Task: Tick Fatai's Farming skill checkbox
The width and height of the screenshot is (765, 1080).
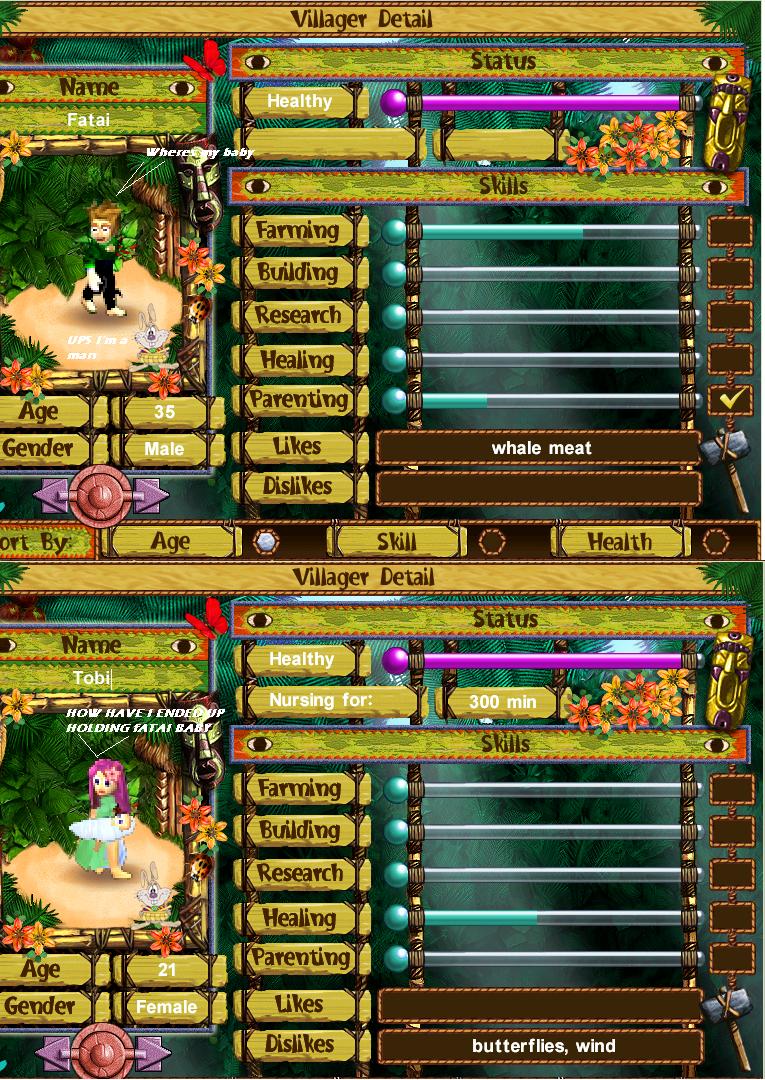Action: [732, 231]
